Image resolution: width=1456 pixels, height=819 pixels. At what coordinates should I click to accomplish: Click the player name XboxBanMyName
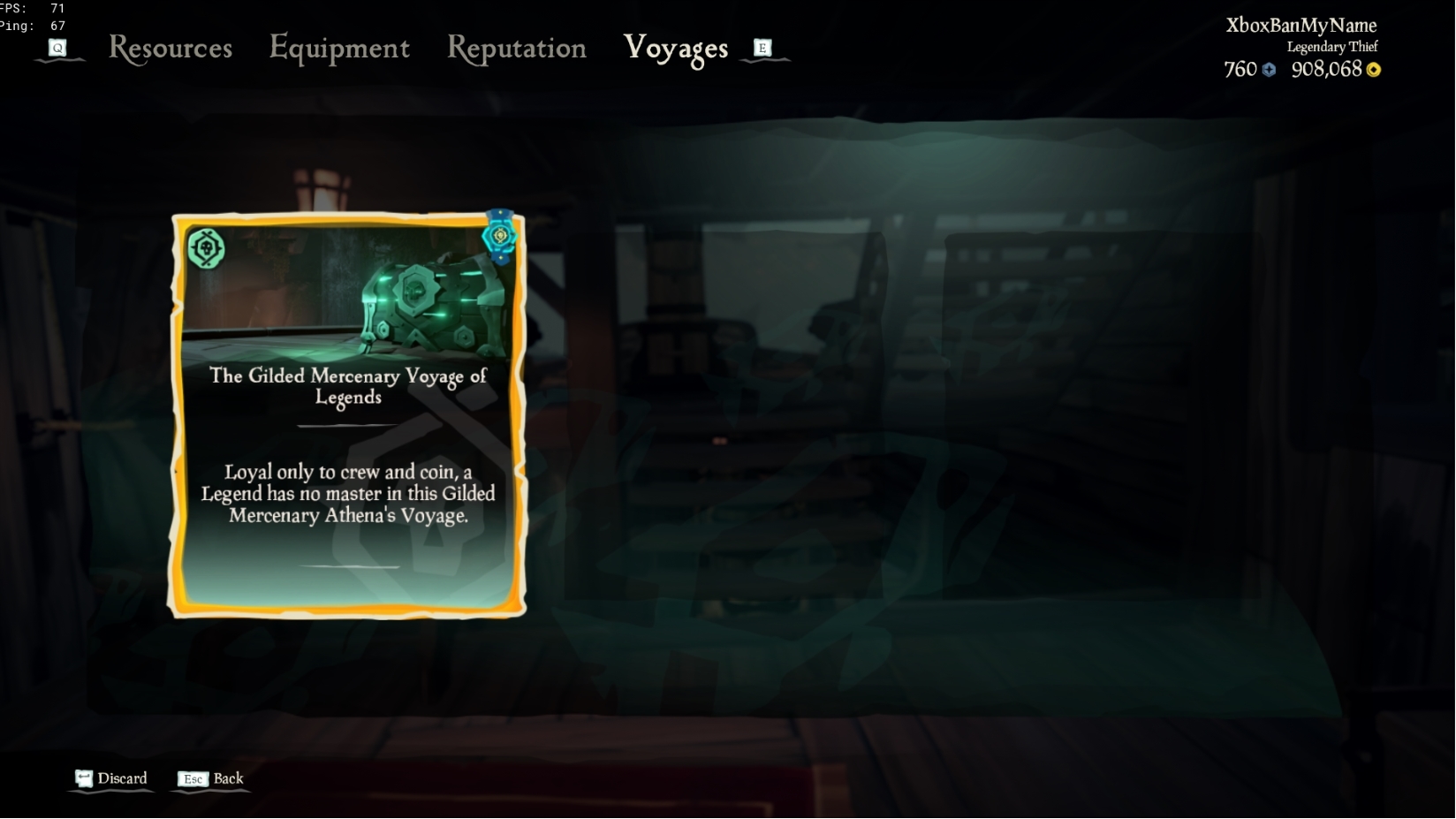coord(1300,26)
